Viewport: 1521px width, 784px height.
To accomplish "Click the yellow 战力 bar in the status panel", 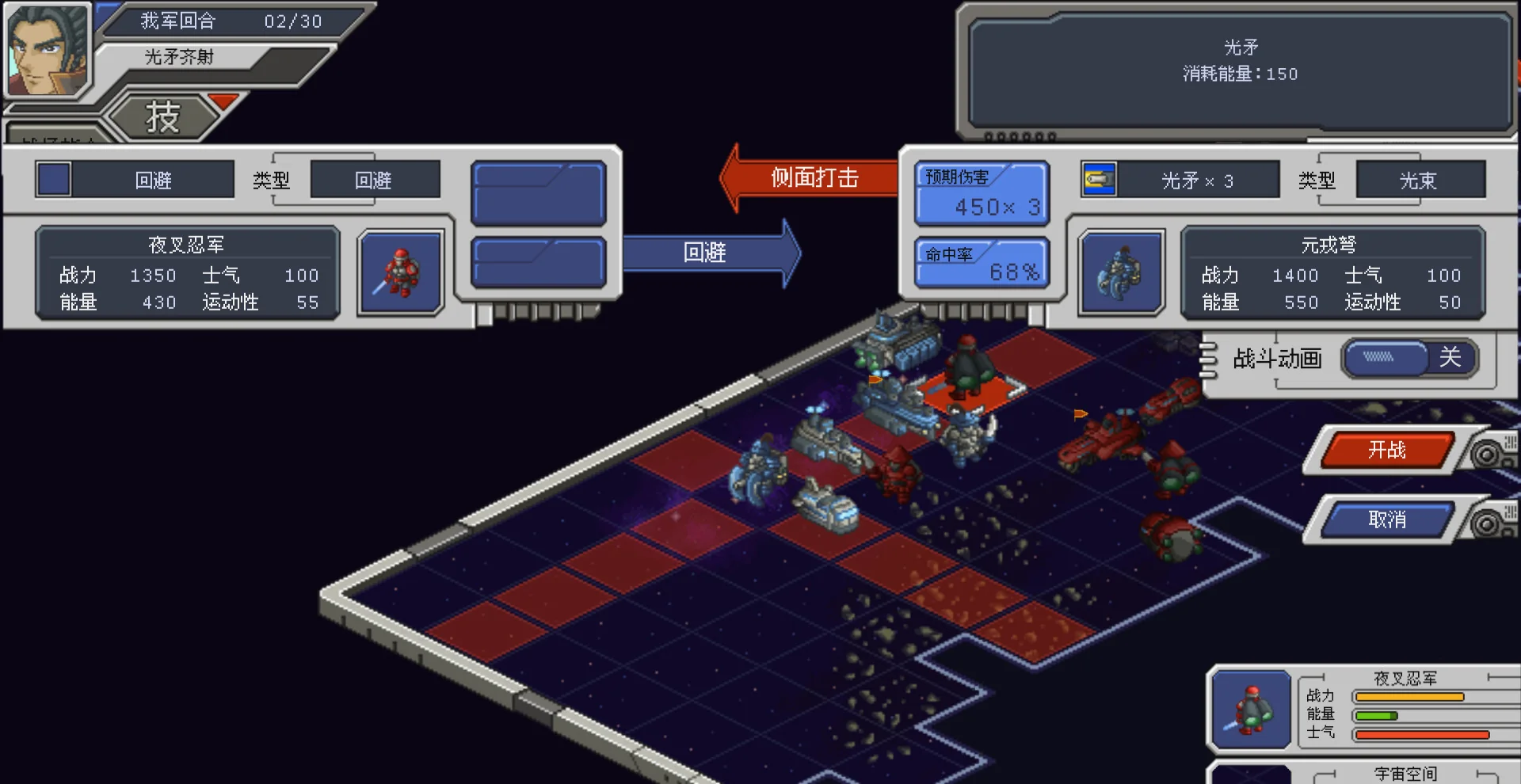I will 1410,697.
